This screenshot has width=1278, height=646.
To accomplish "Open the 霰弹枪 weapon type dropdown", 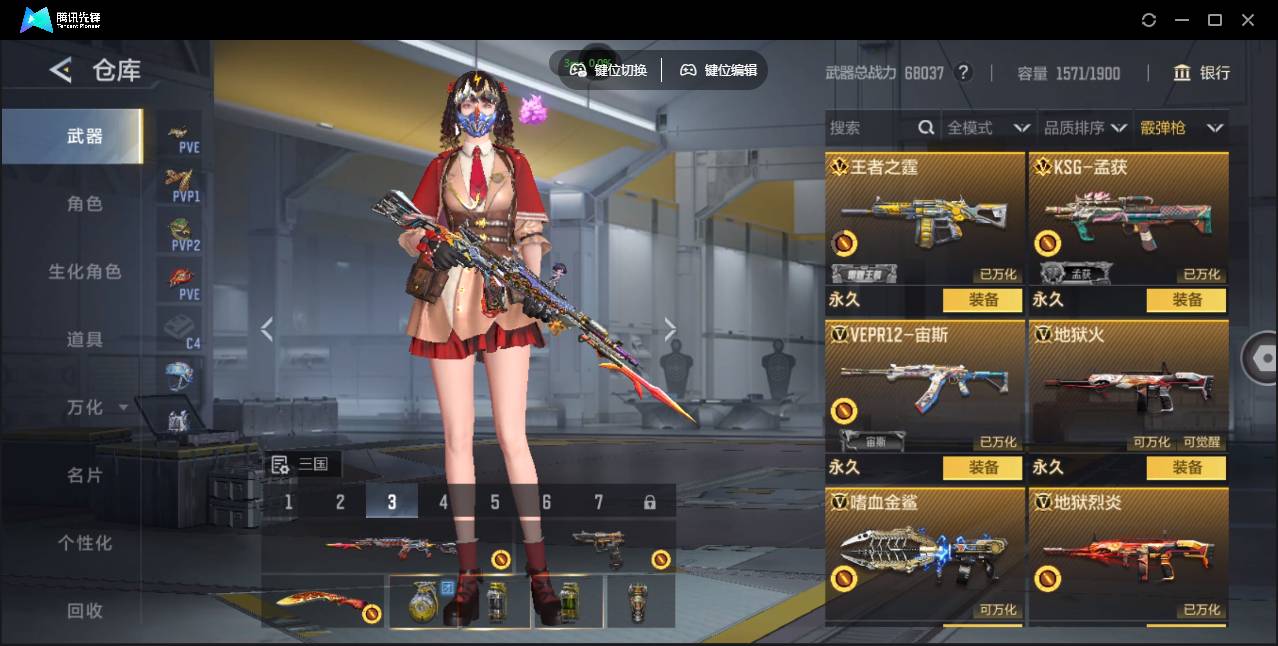I will 1181,128.
